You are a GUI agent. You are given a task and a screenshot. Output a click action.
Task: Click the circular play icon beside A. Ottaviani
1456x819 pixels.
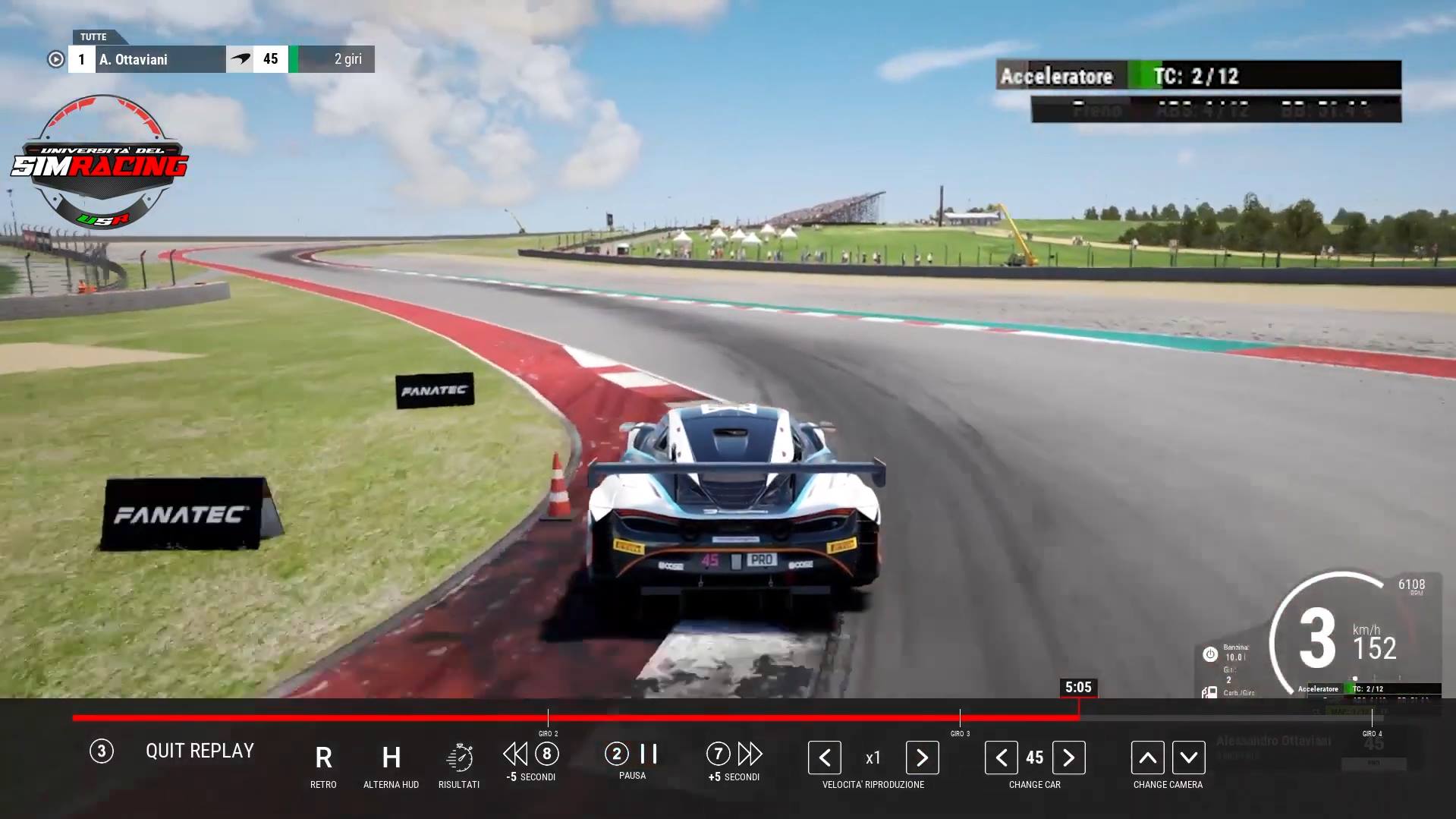point(56,59)
